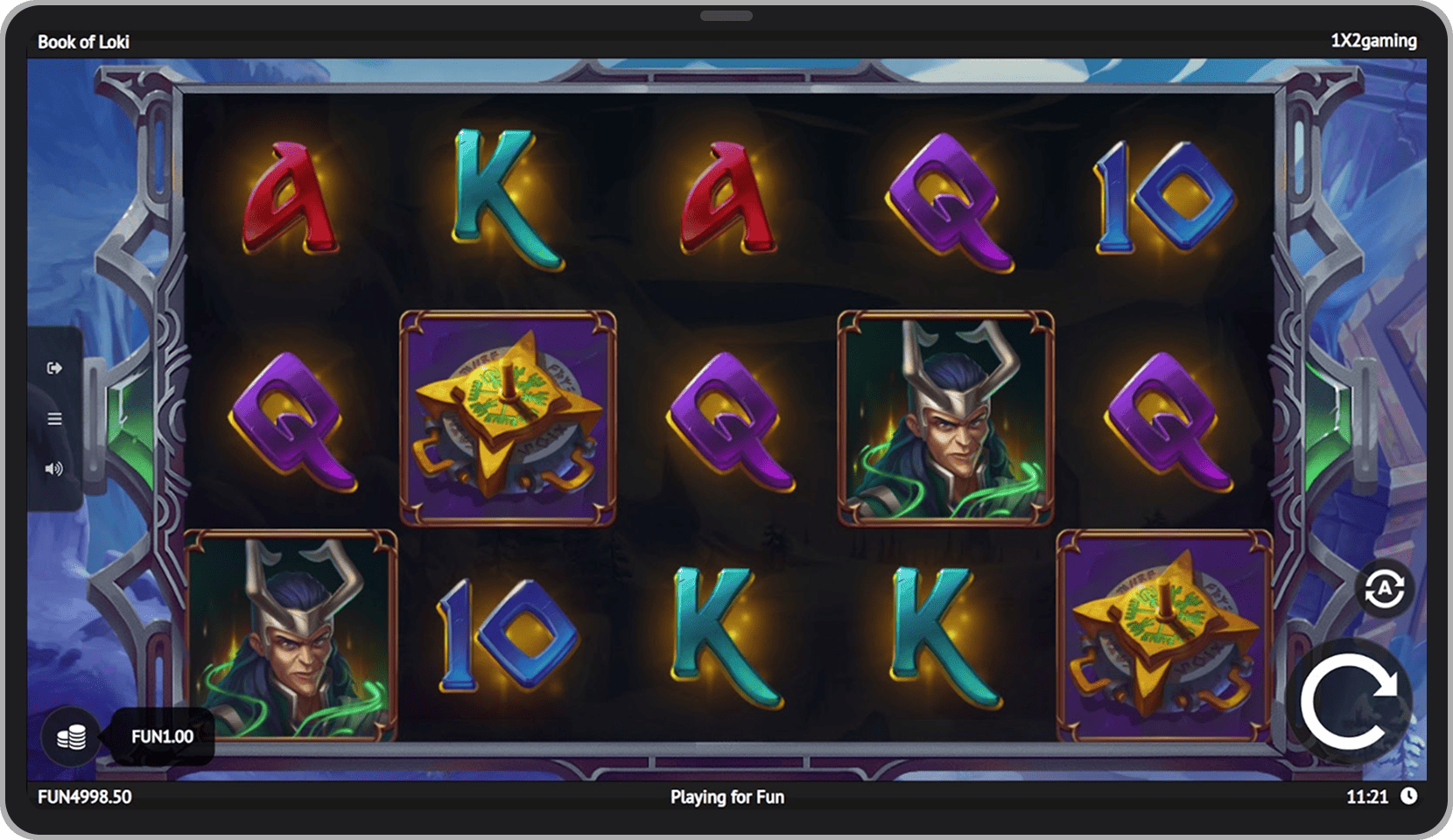
Task: Click the 11:21 time display
Action: tap(1370, 797)
